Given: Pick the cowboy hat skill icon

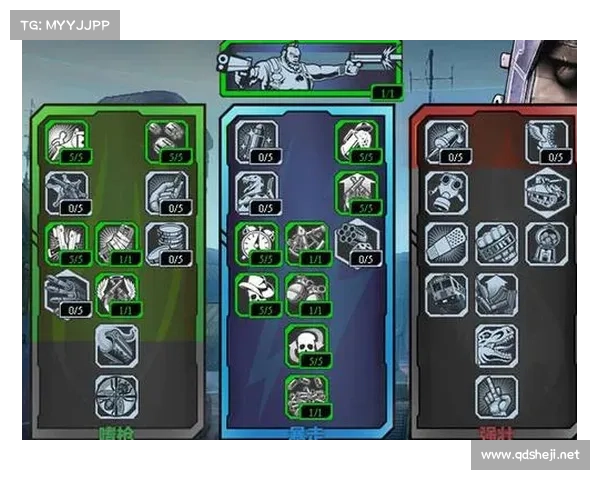Looking at the screenshot, I should pos(256,291).
